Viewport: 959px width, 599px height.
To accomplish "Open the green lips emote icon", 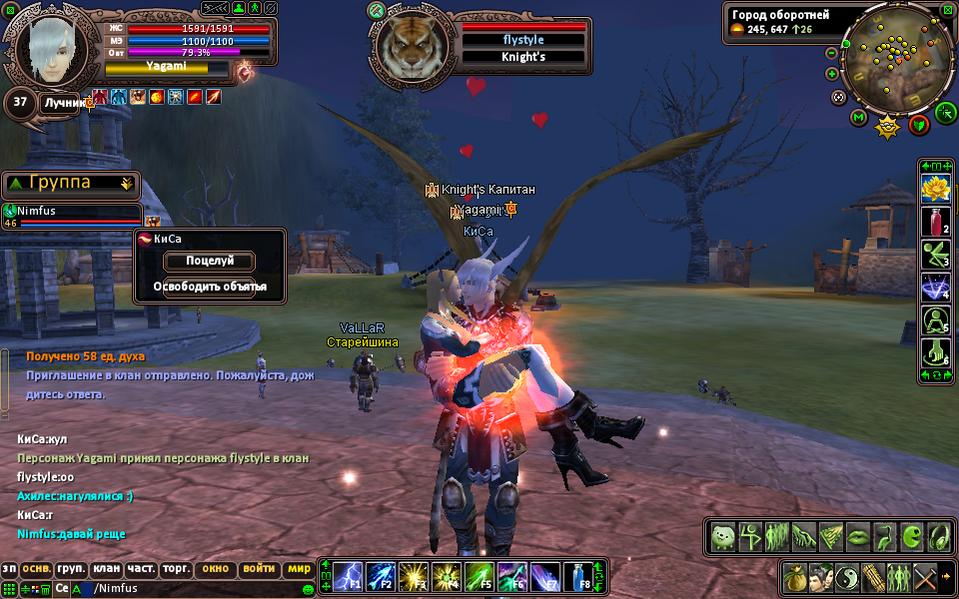I will (857, 537).
